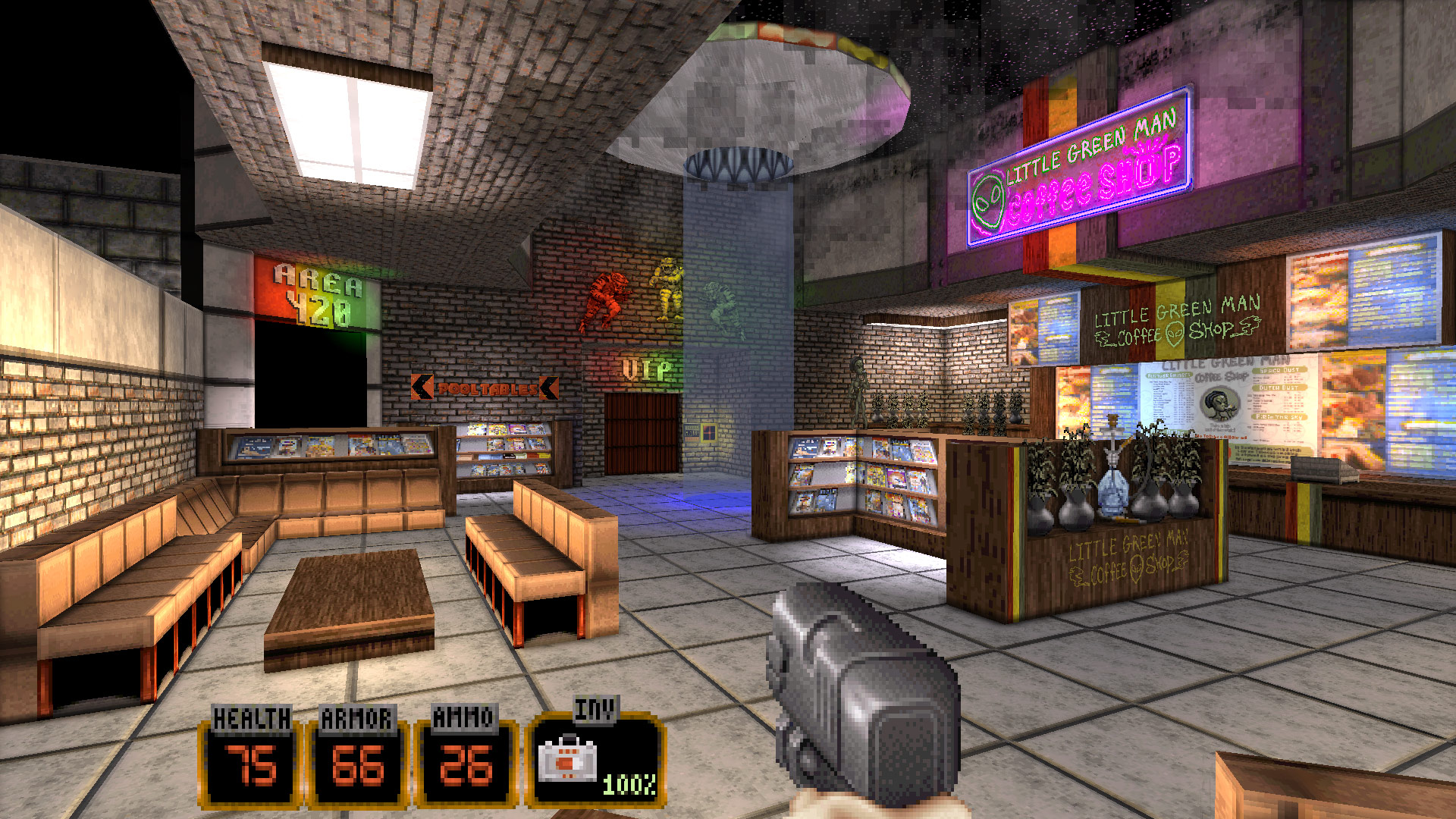The height and width of the screenshot is (819, 1456).
Task: Select the portable medkit inventory item
Action: point(567,761)
